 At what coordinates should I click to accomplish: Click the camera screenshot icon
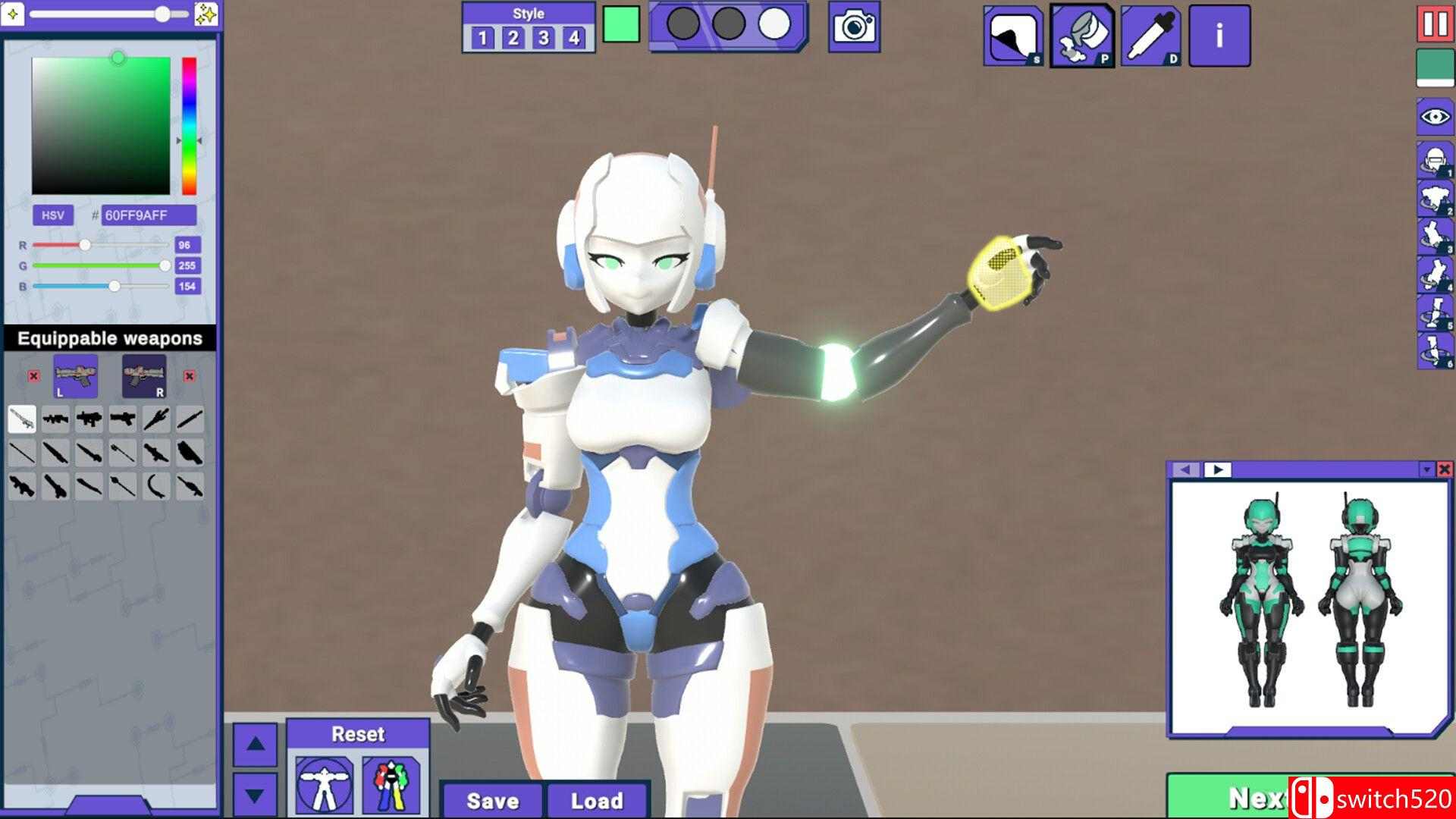[853, 25]
